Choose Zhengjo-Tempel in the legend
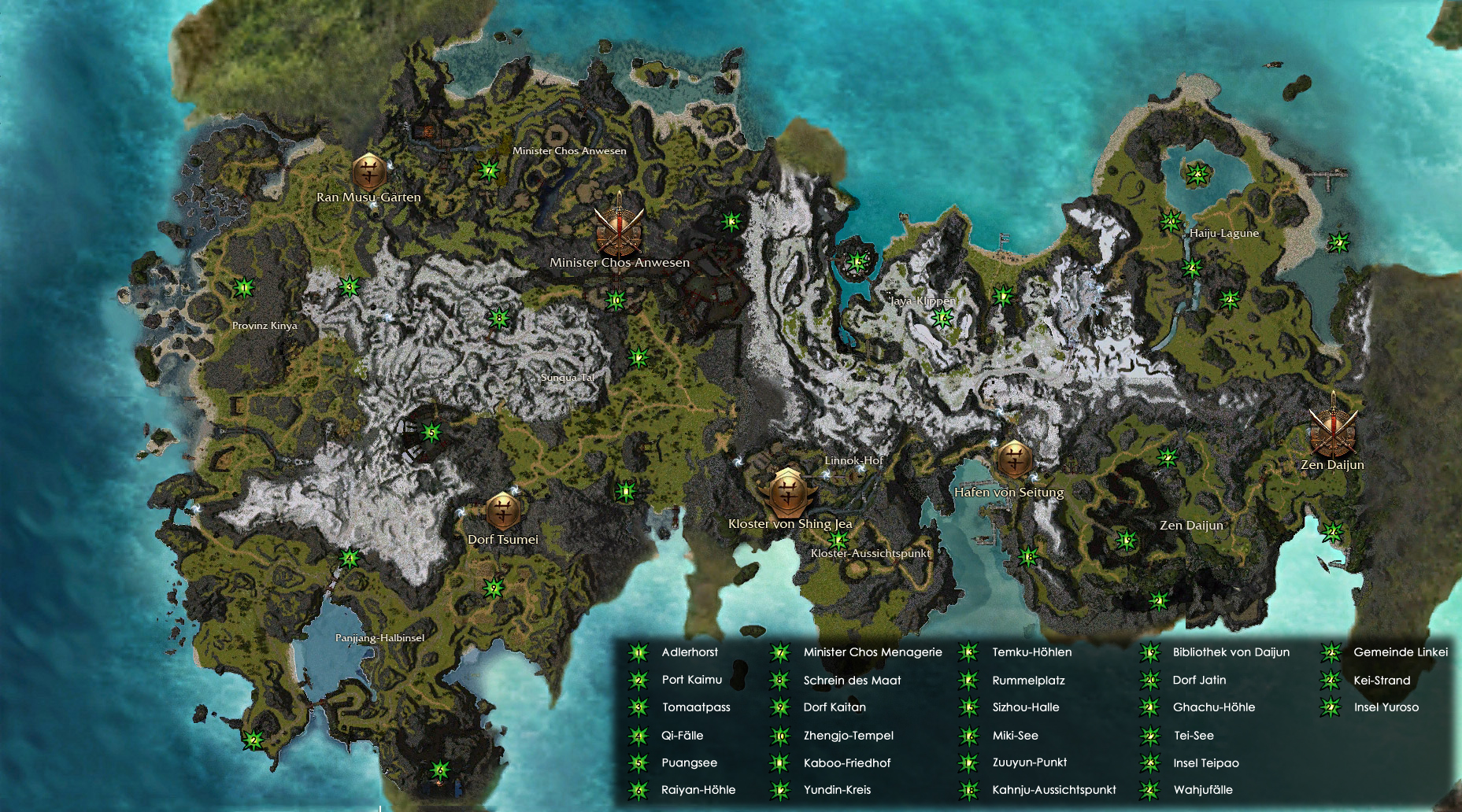Image resolution: width=1462 pixels, height=812 pixels. click(x=848, y=736)
